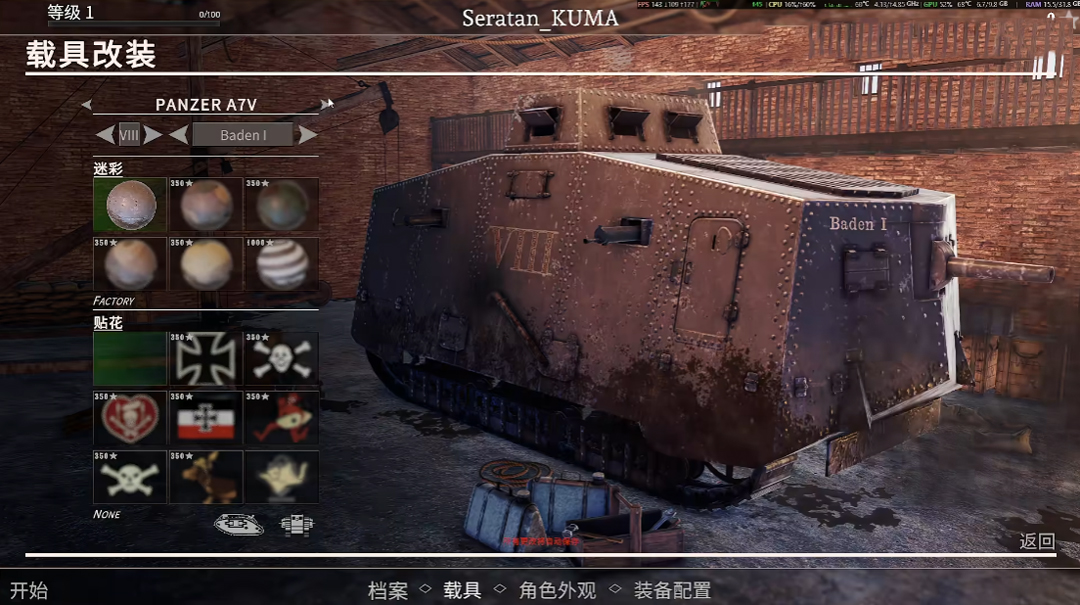Switch to the 角色外观 tab
The width and height of the screenshot is (1080, 605).
coord(557,591)
